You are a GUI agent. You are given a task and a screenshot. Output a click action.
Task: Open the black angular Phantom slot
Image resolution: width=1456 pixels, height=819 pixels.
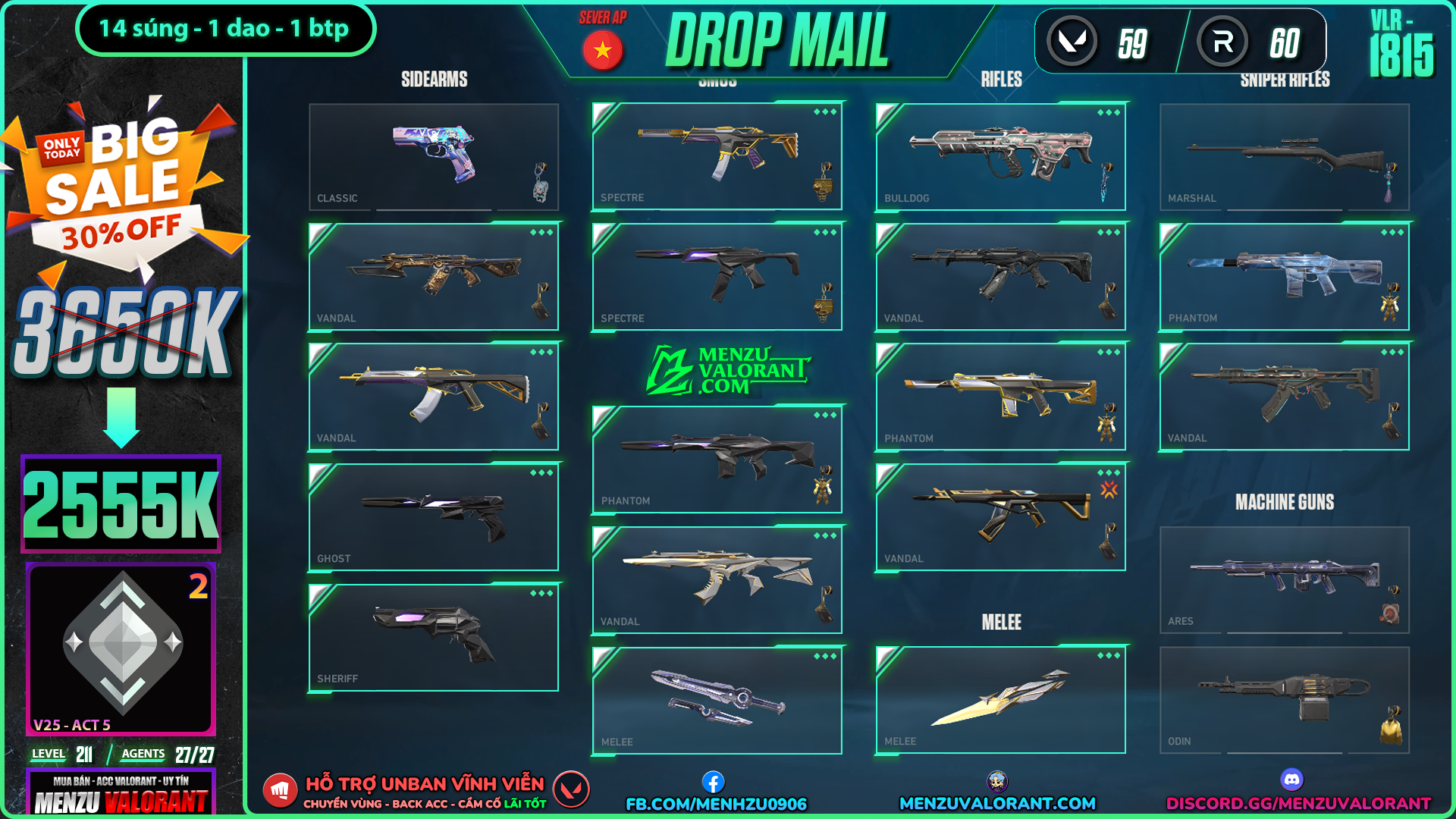click(717, 460)
